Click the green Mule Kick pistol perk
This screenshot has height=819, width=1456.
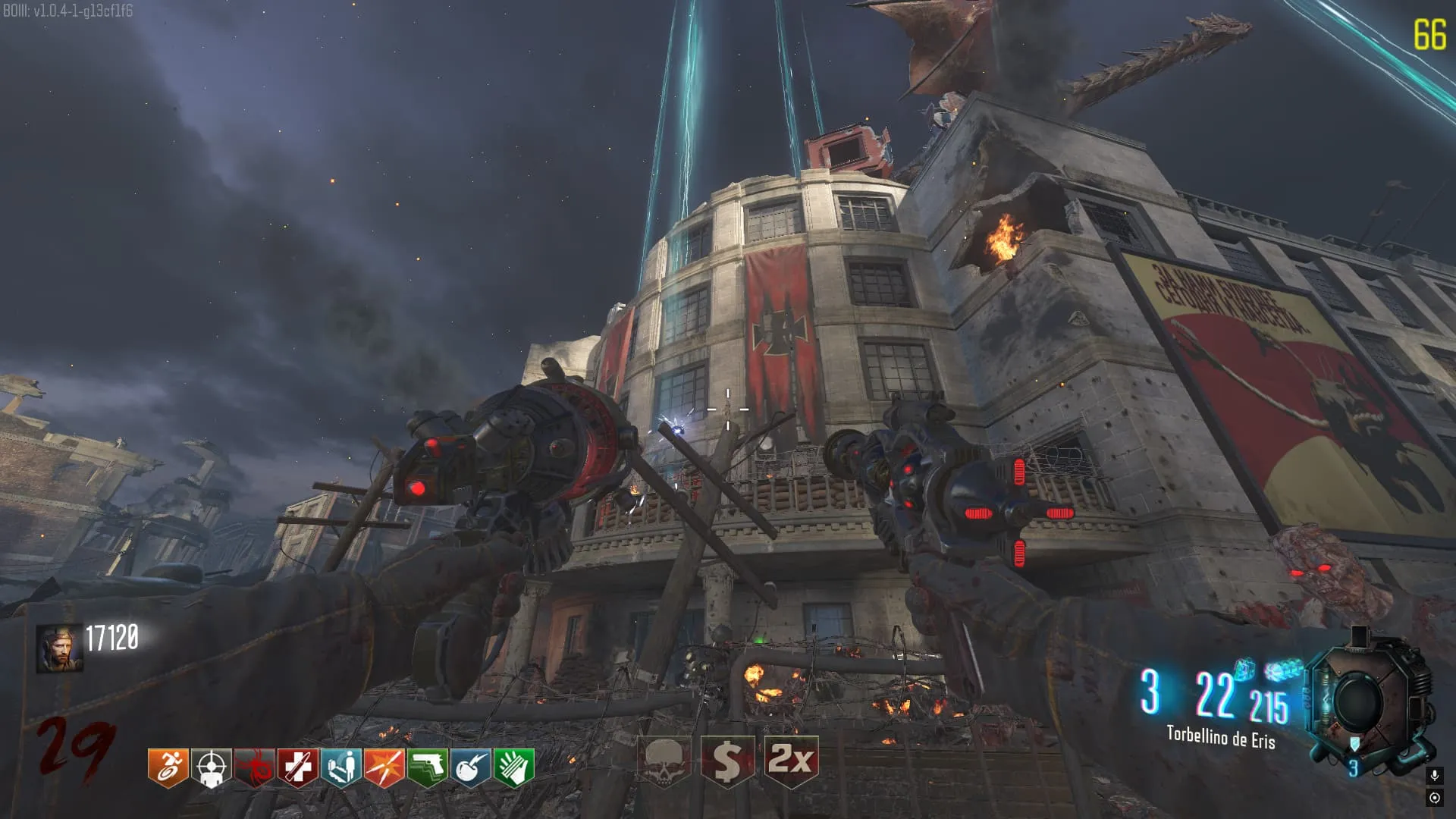(427, 767)
